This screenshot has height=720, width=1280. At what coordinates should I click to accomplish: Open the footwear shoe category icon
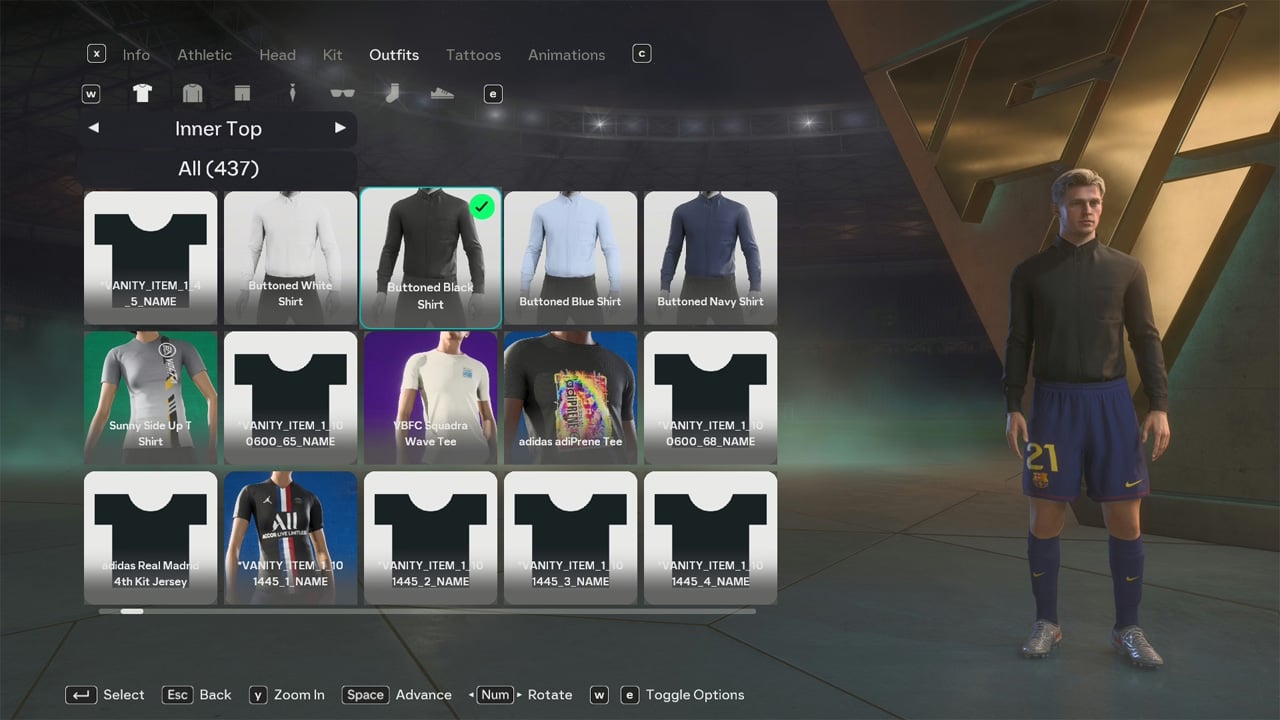tap(442, 93)
